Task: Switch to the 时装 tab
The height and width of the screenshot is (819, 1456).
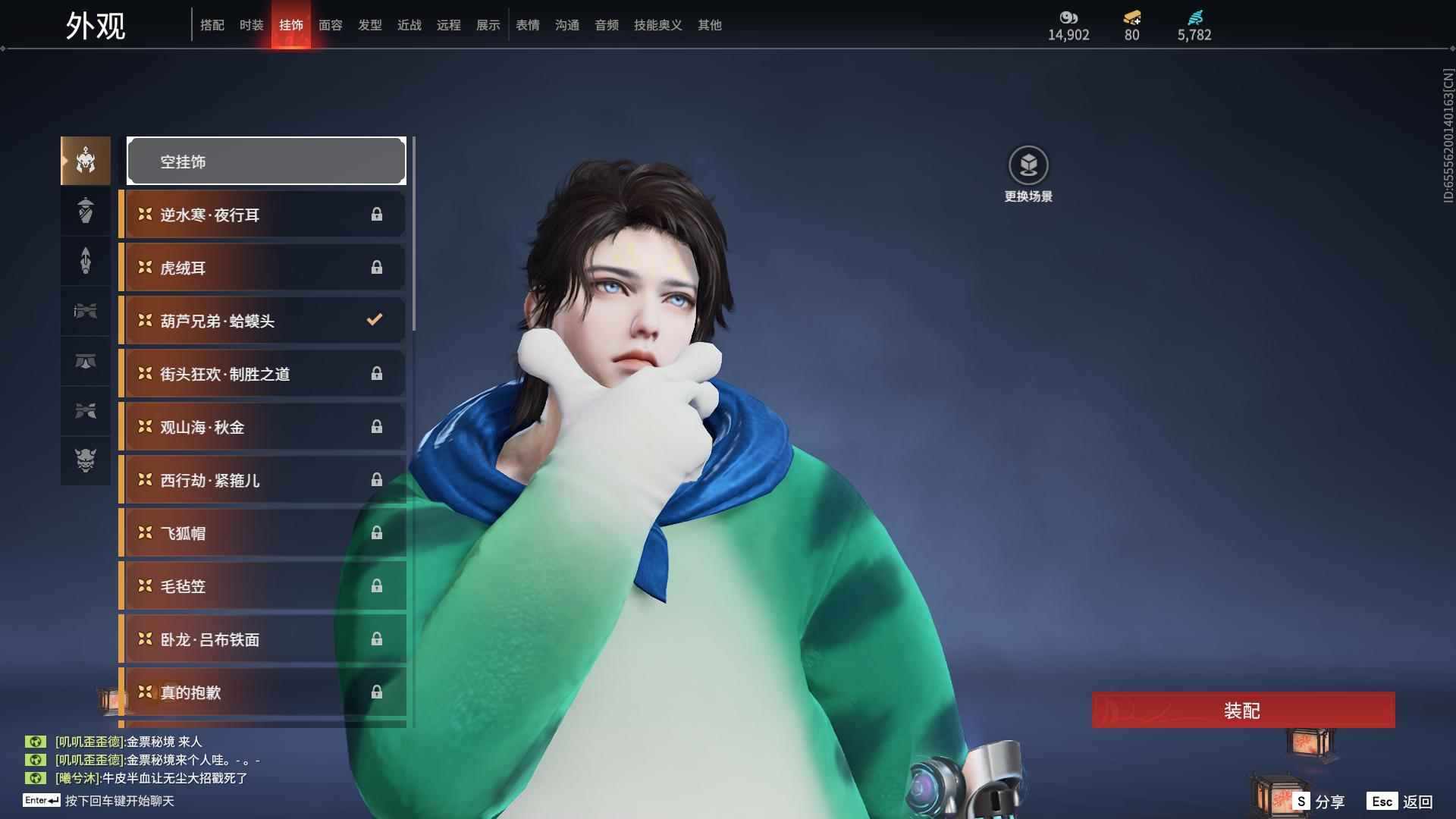Action: tap(251, 25)
